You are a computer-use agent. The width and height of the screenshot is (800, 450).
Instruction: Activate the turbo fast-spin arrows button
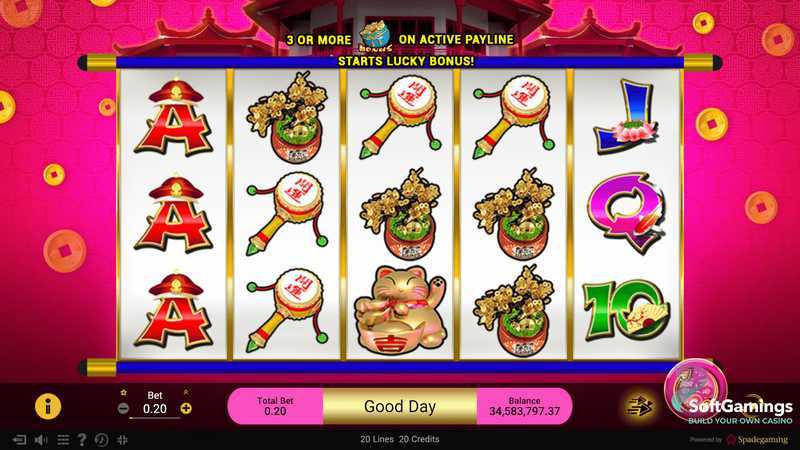point(638,405)
